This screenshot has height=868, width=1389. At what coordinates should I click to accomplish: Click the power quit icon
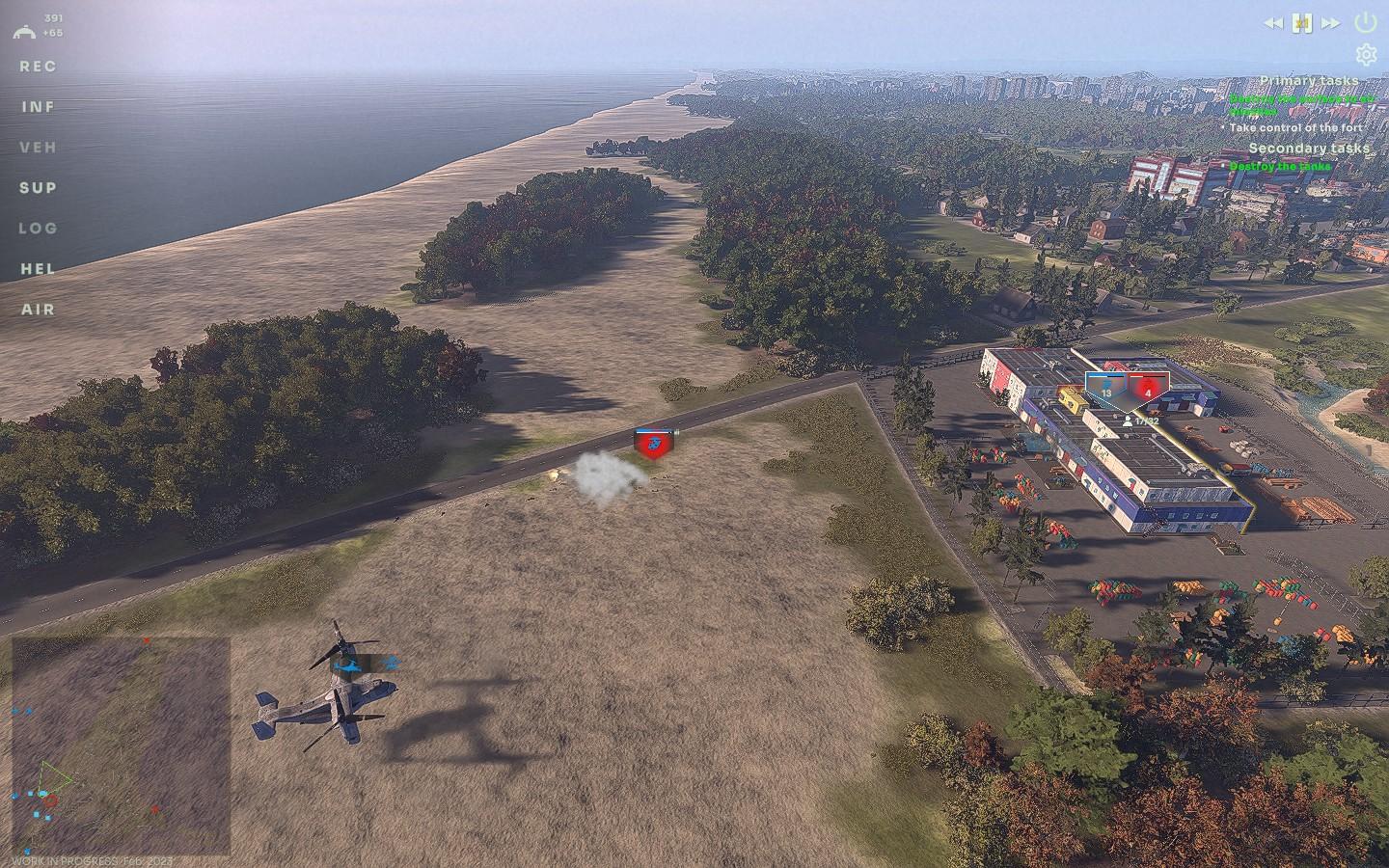tap(1366, 21)
